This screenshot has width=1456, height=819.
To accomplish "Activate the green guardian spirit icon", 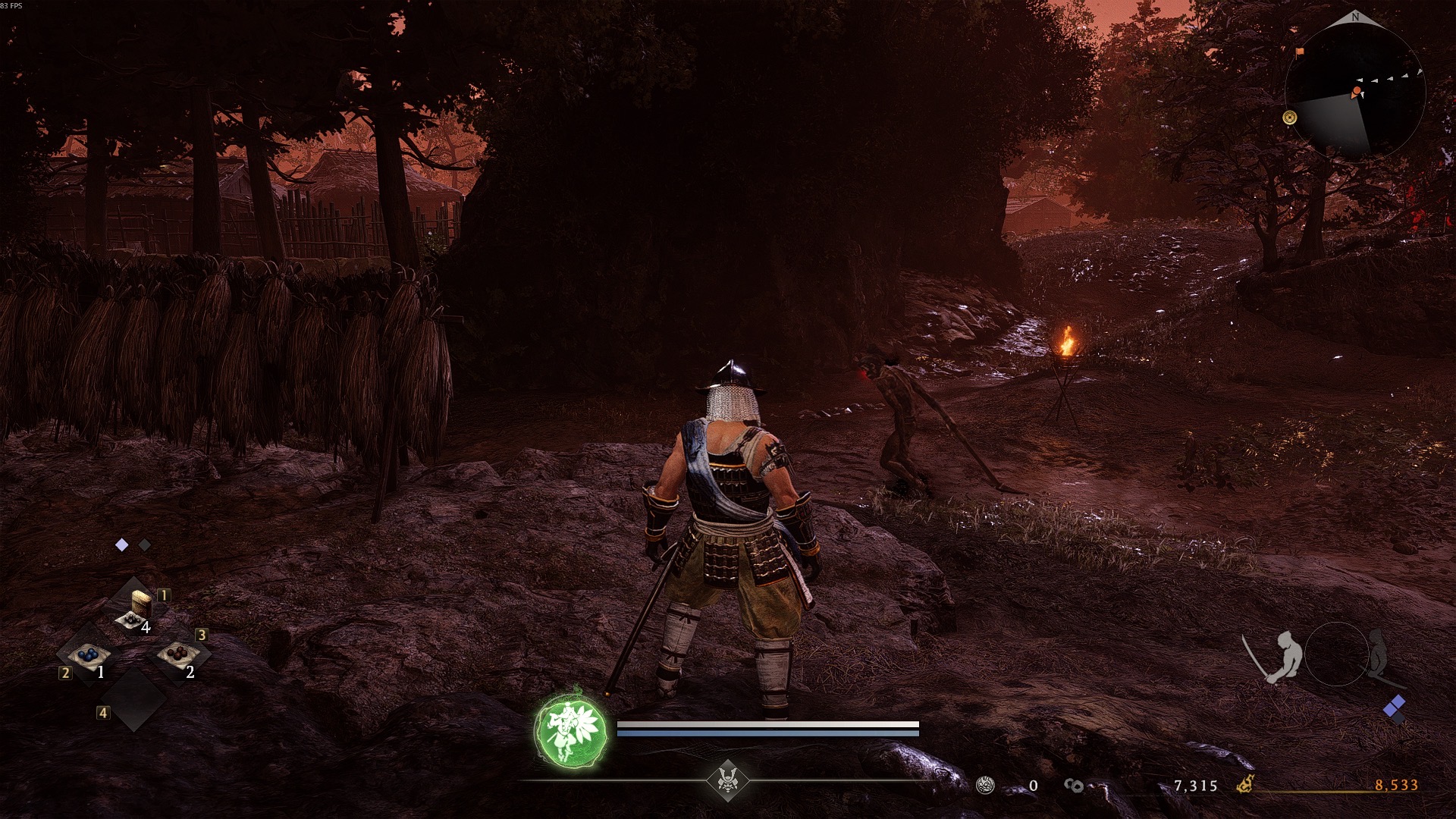I will point(570,729).
